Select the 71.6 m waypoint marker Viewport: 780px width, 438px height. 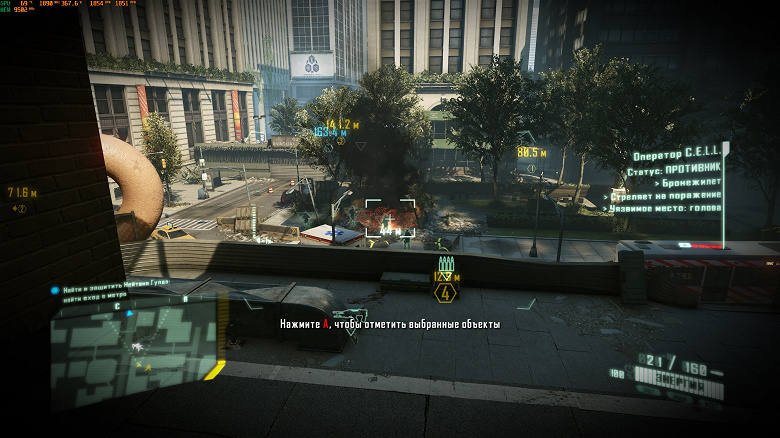click(x=22, y=192)
